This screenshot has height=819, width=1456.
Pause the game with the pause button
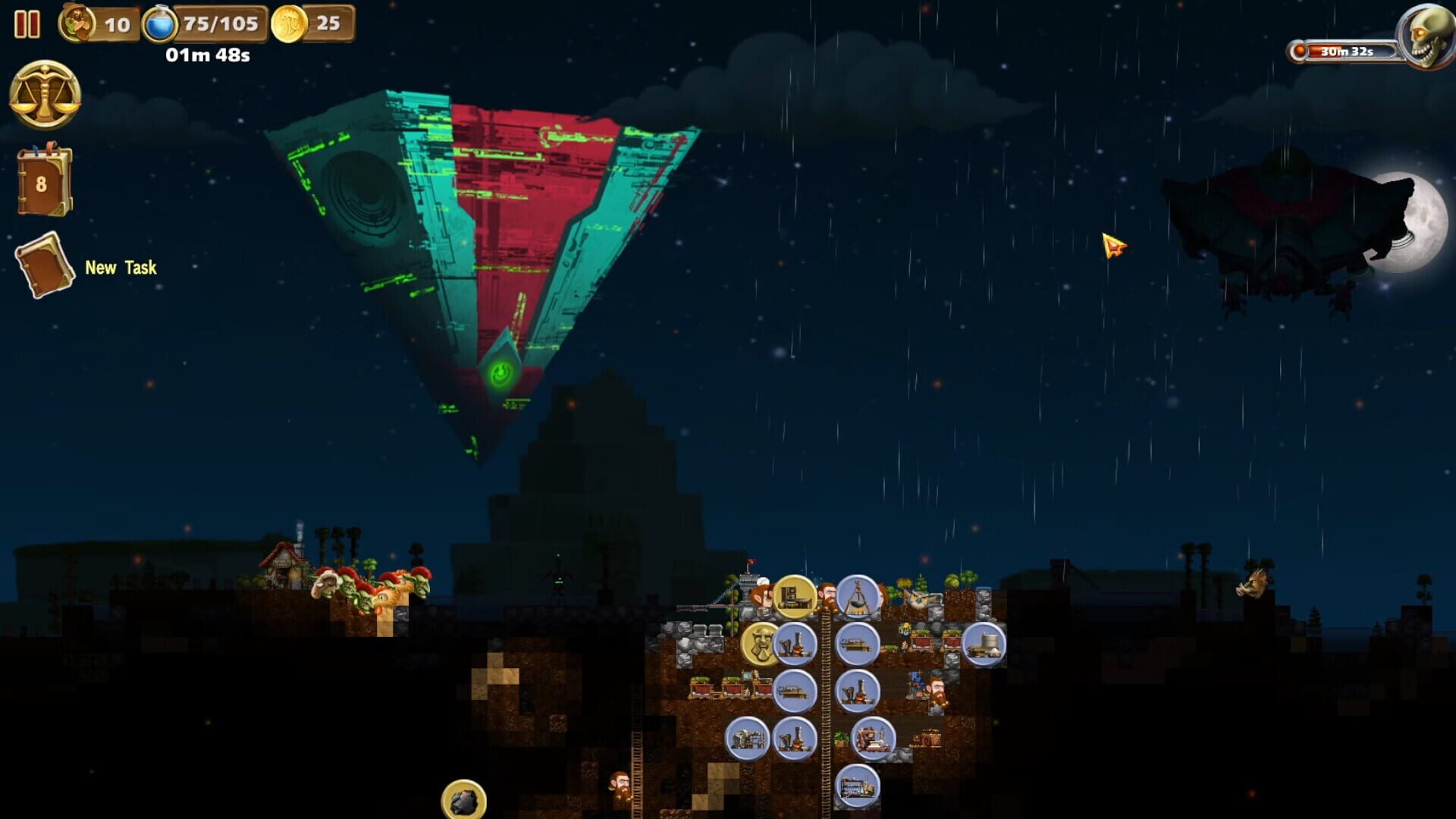tap(29, 24)
